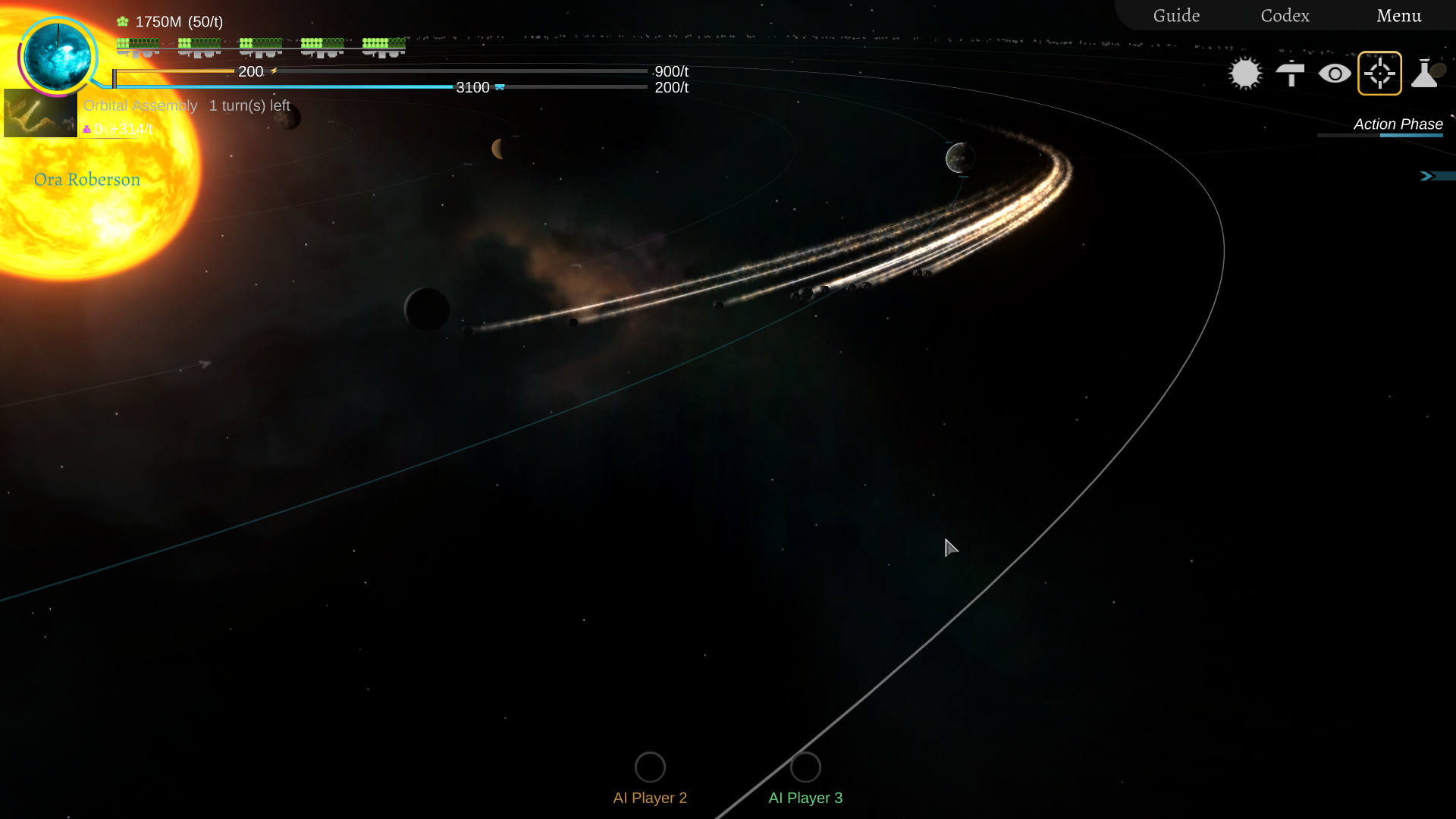This screenshot has width=1456, height=819.
Task: Open the Menu
Action: [x=1398, y=16]
